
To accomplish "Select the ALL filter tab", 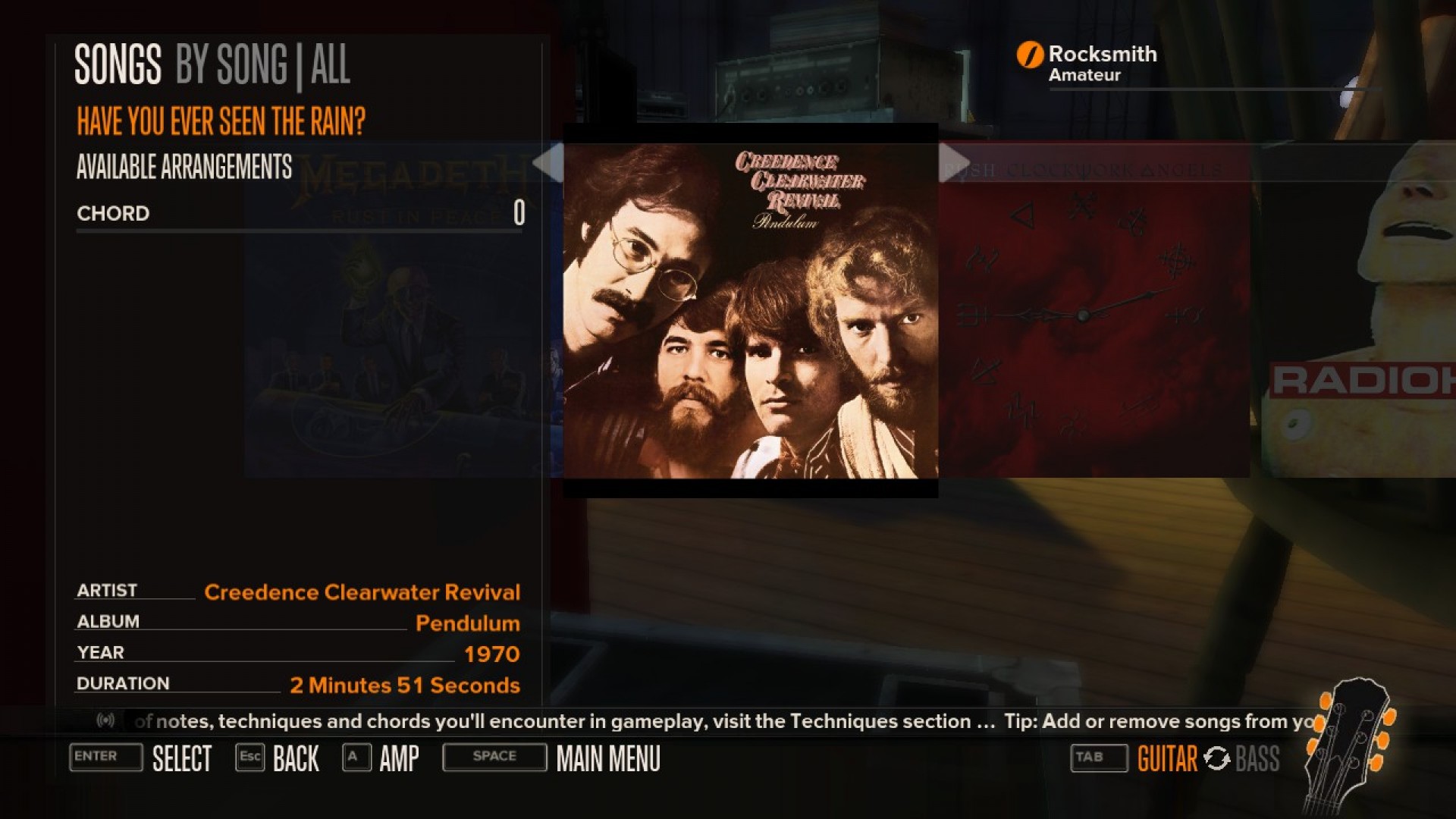I will pos(331,65).
